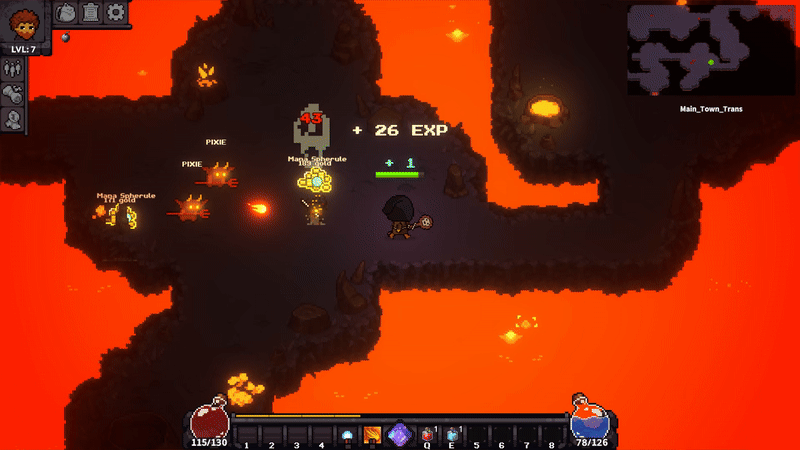Viewport: 800px width, 450px height.
Task: Click the stone bust side button
Action: click(x=13, y=120)
